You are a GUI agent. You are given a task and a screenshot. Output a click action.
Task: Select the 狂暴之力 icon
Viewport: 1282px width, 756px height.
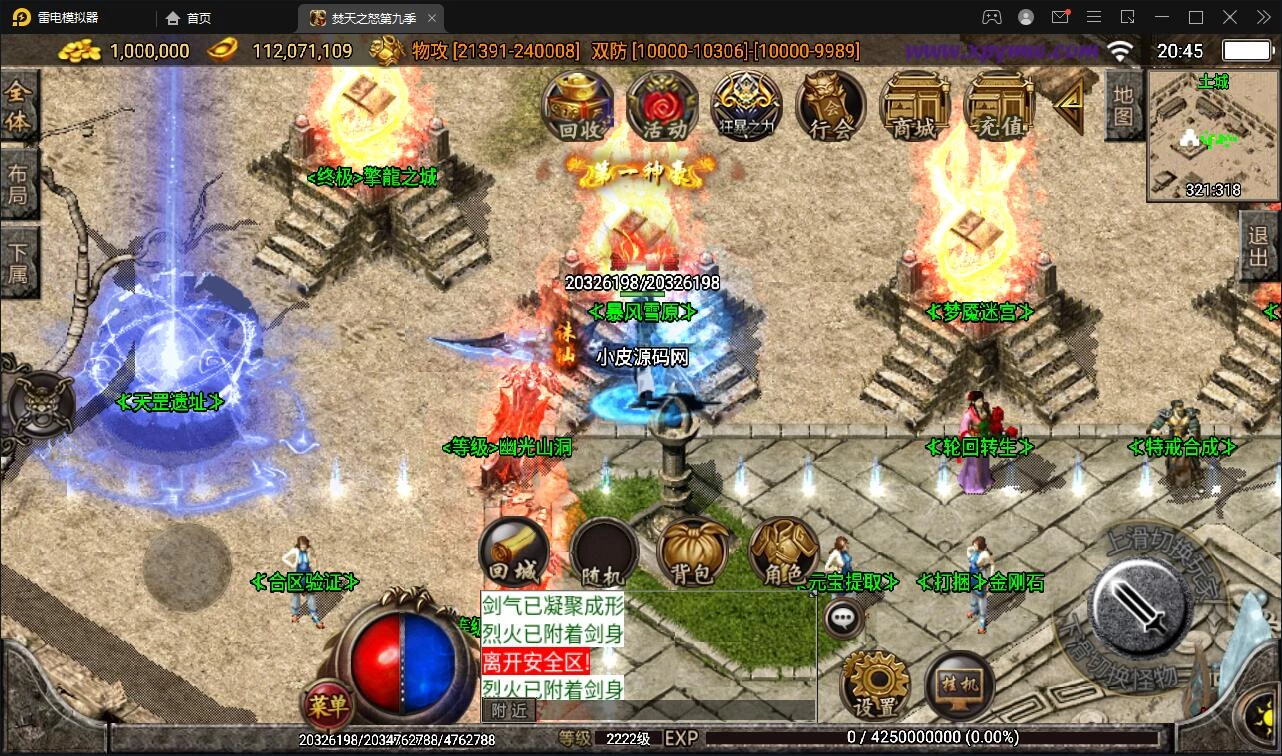pyautogui.click(x=747, y=105)
